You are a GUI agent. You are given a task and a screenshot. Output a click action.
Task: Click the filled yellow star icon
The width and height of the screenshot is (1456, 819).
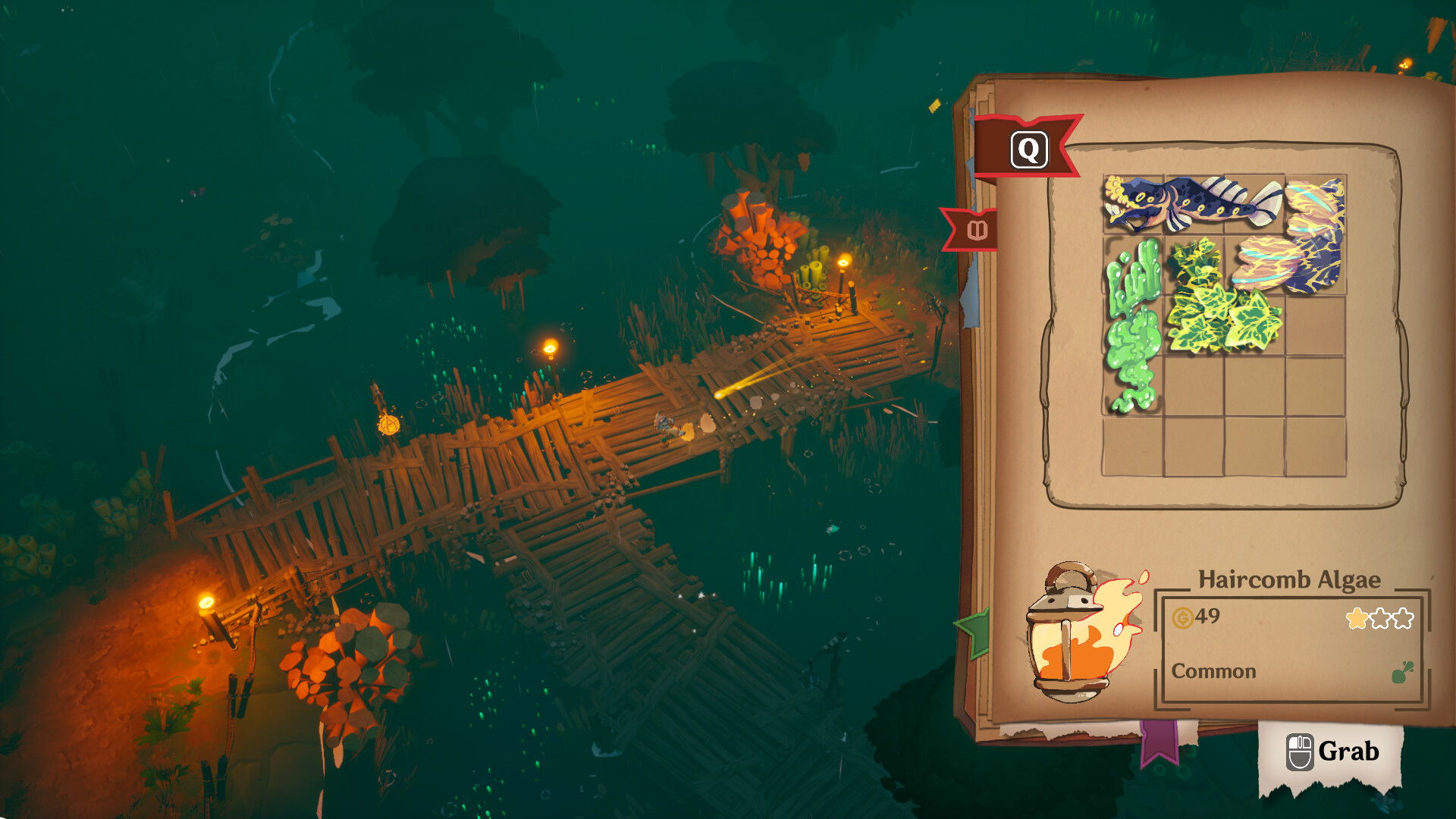1357,617
